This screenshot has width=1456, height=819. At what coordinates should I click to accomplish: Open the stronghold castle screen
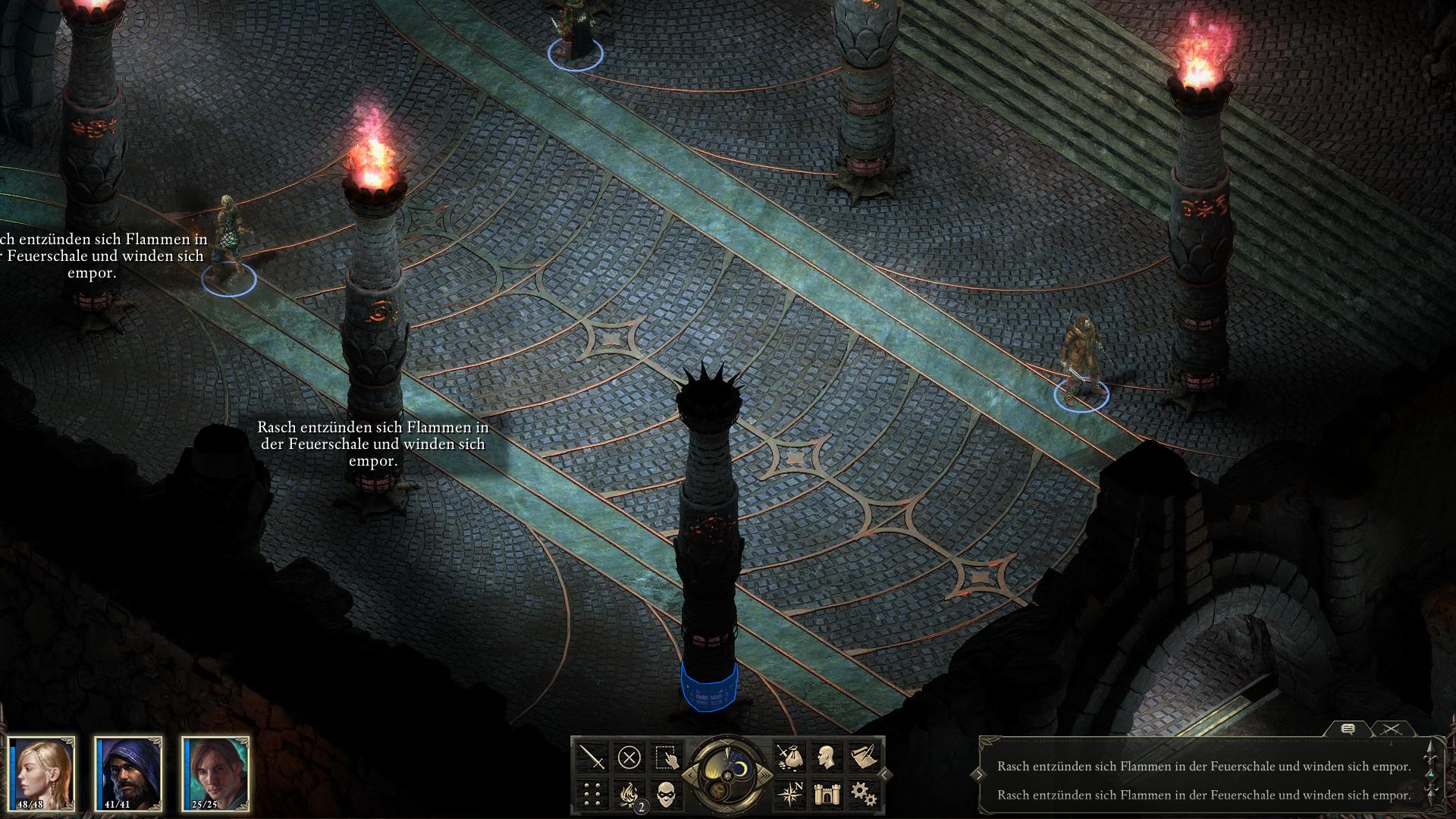point(827,794)
